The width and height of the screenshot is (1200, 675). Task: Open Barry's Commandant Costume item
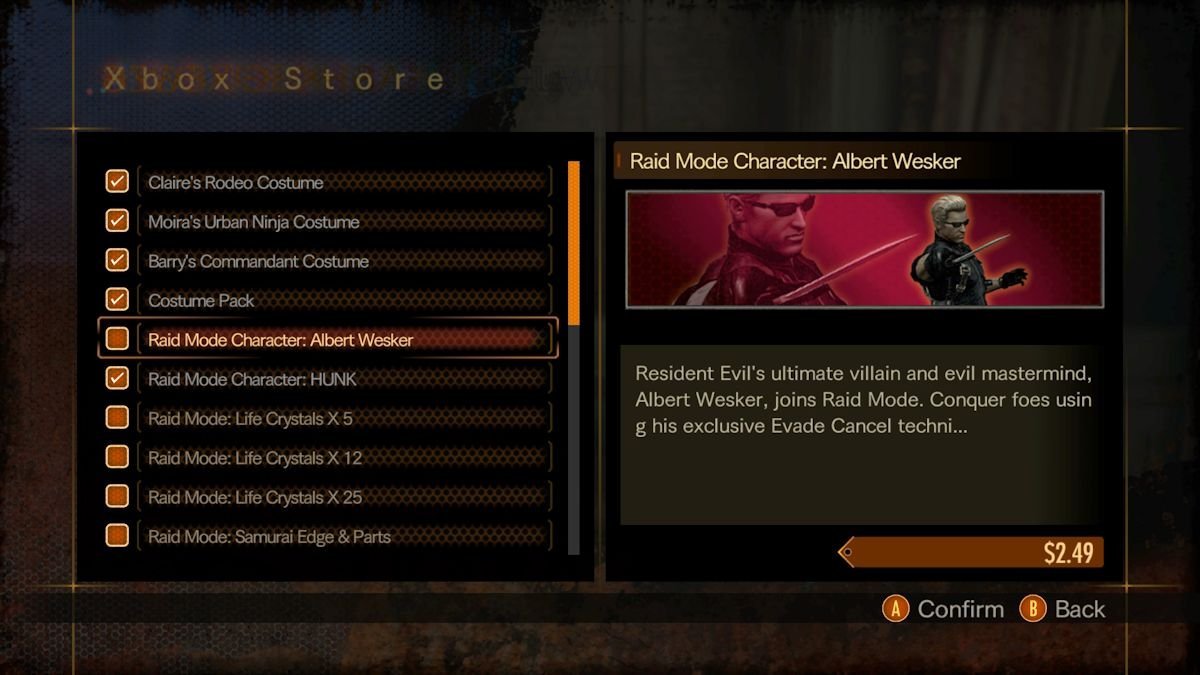coord(343,261)
